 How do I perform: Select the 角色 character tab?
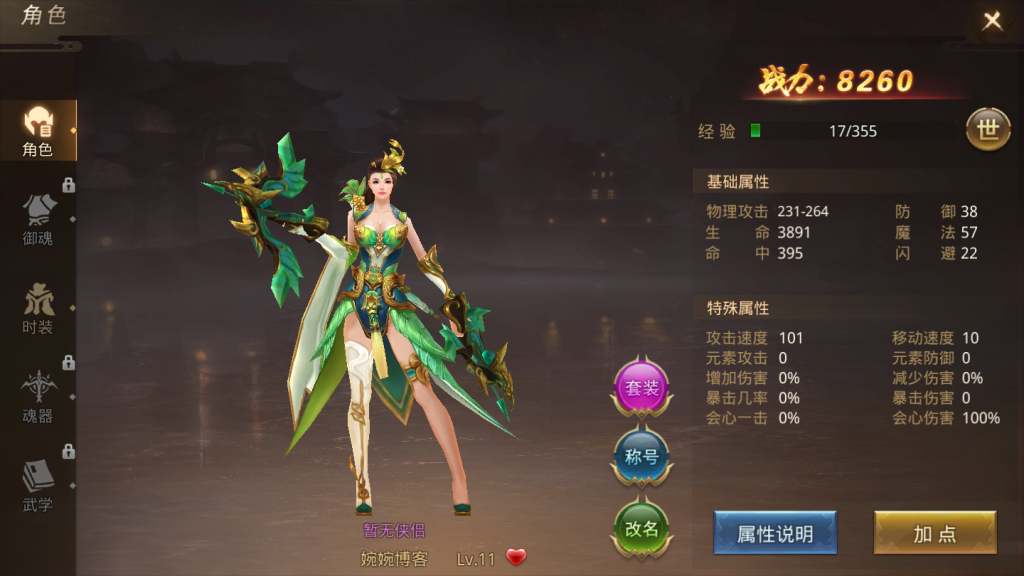(x=38, y=130)
